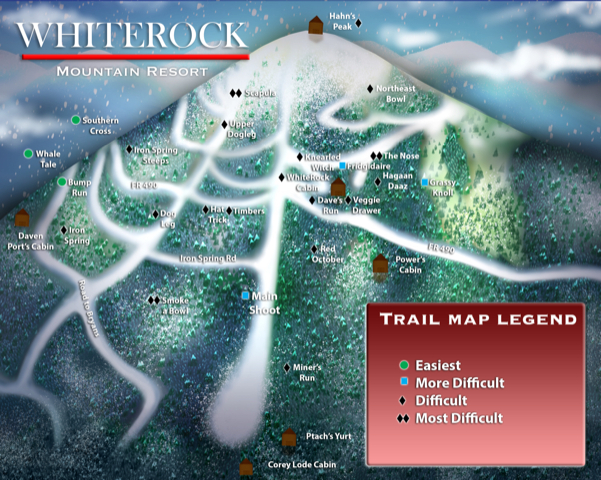Click the Ptach's Yurt icon
The height and width of the screenshot is (480, 601).
[x=289, y=437]
